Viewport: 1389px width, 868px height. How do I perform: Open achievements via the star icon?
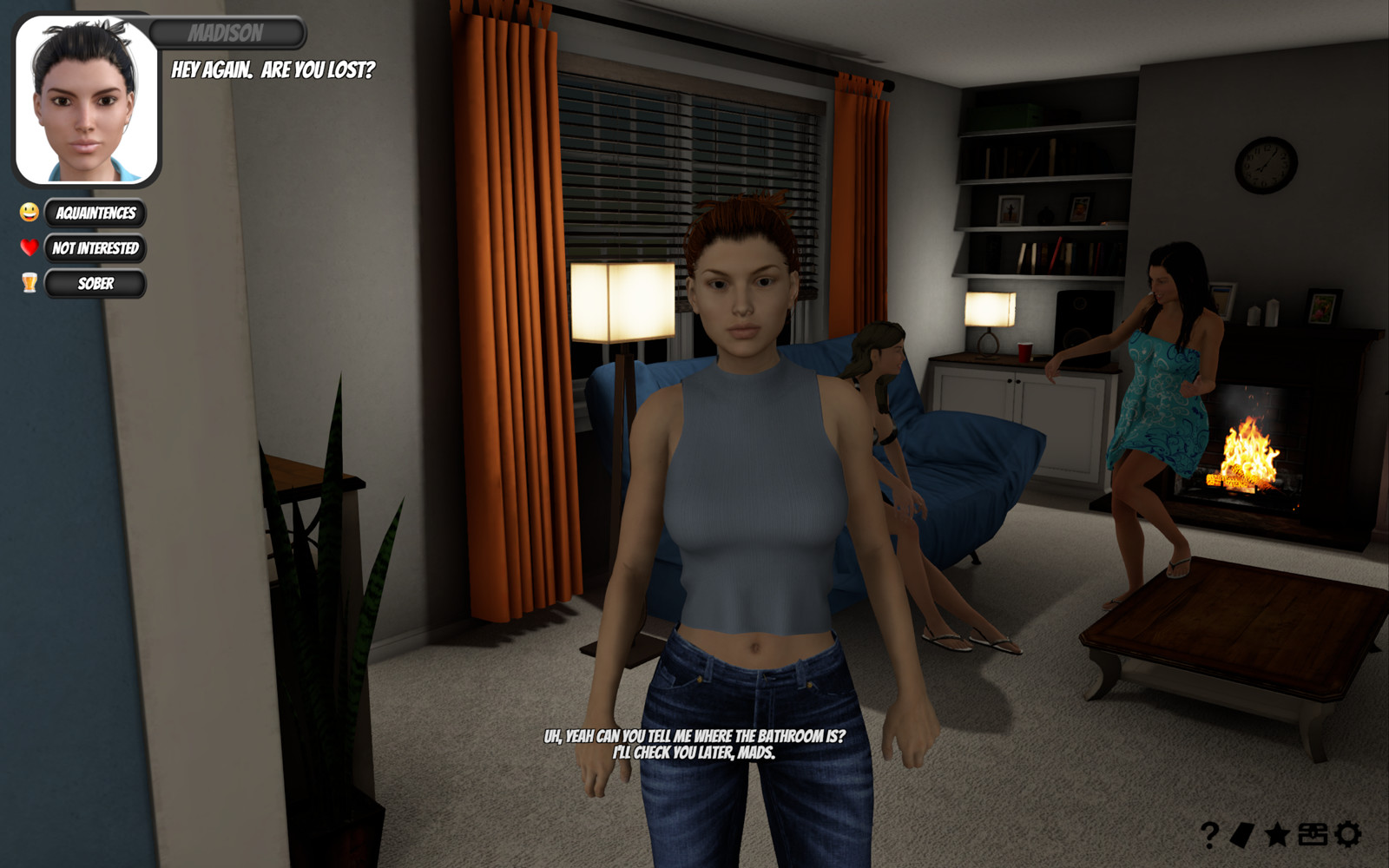pos(1276,836)
